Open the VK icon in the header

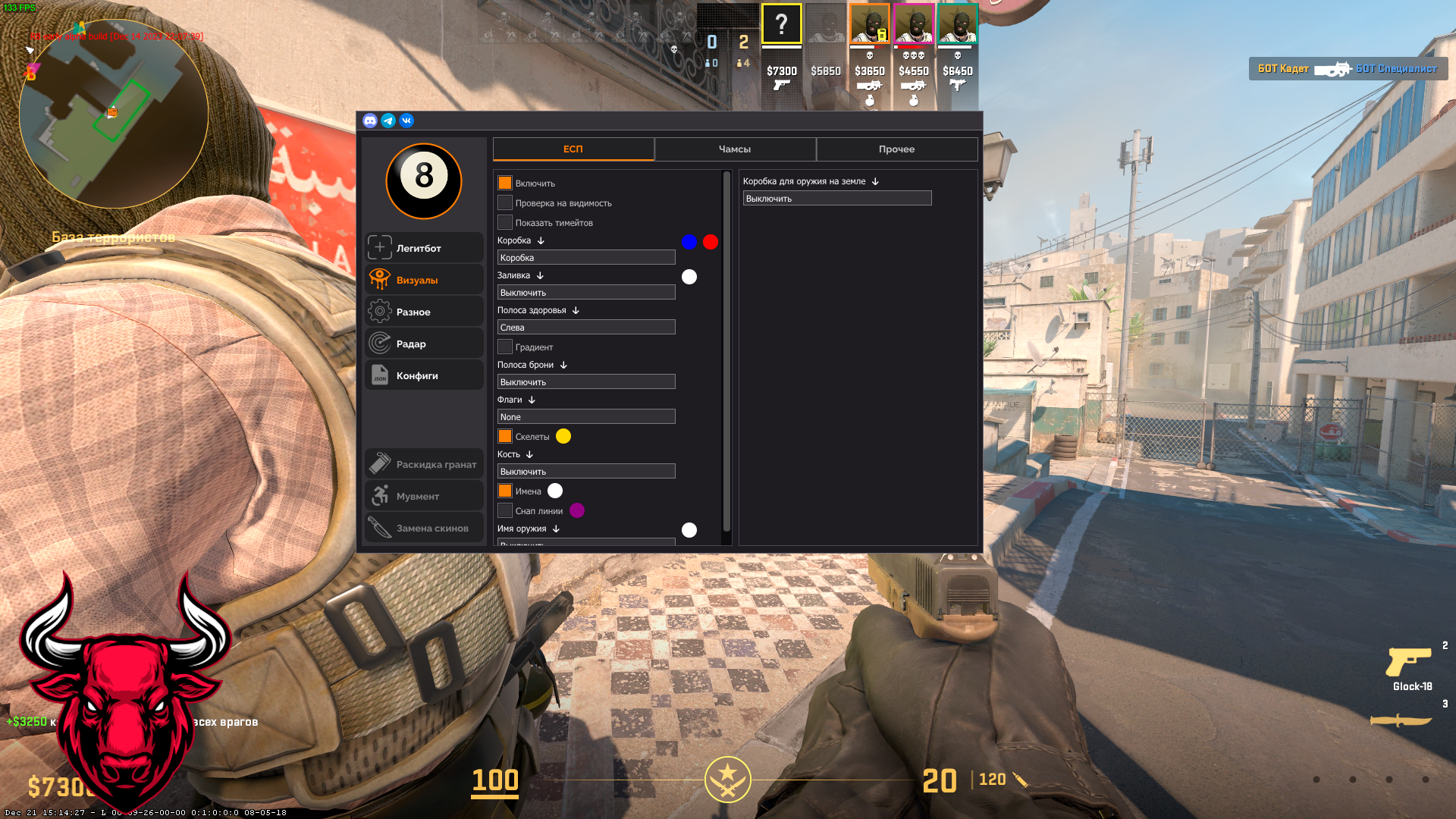pyautogui.click(x=406, y=121)
